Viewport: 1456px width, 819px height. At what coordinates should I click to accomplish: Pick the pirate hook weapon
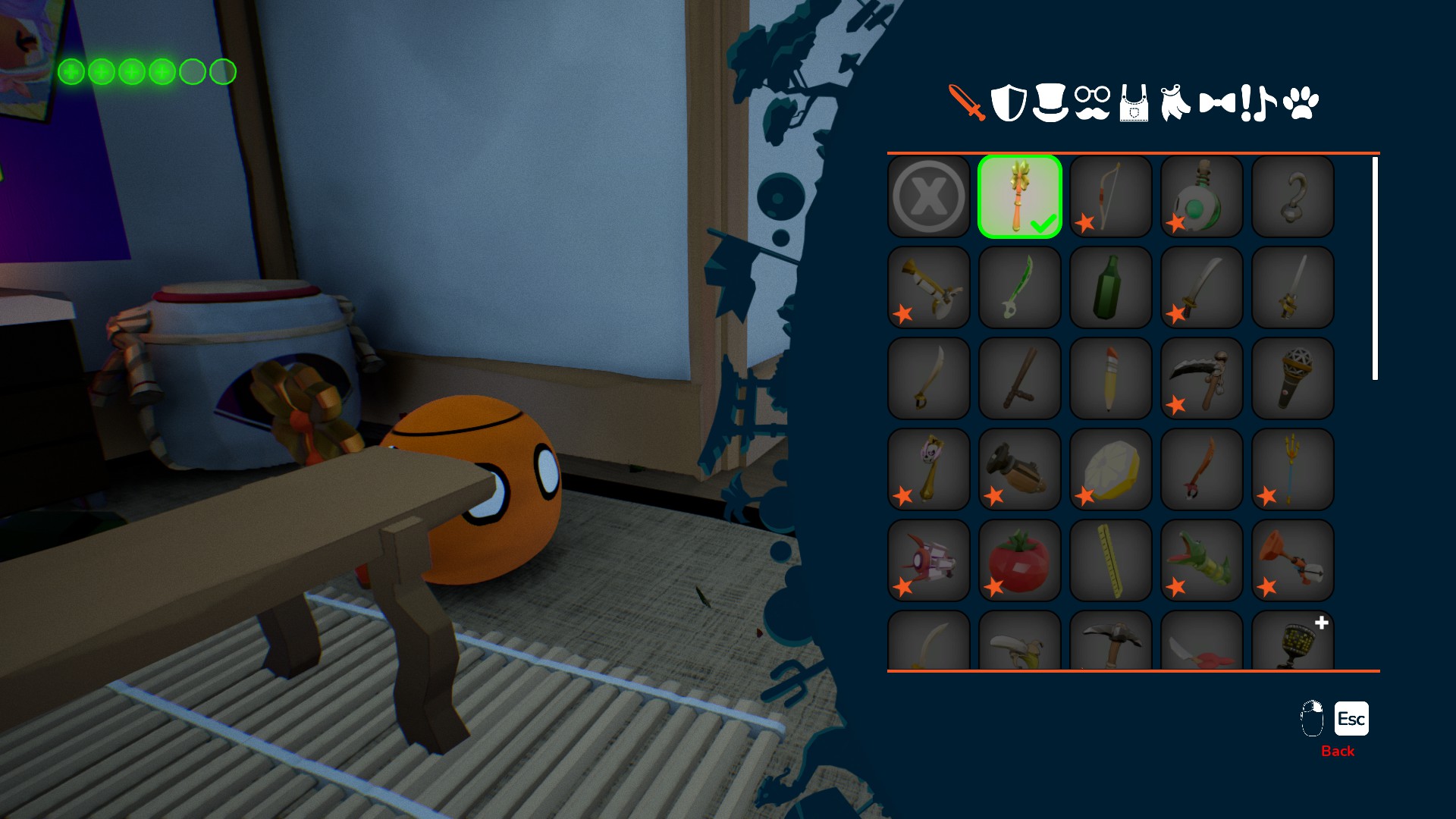coord(1293,196)
